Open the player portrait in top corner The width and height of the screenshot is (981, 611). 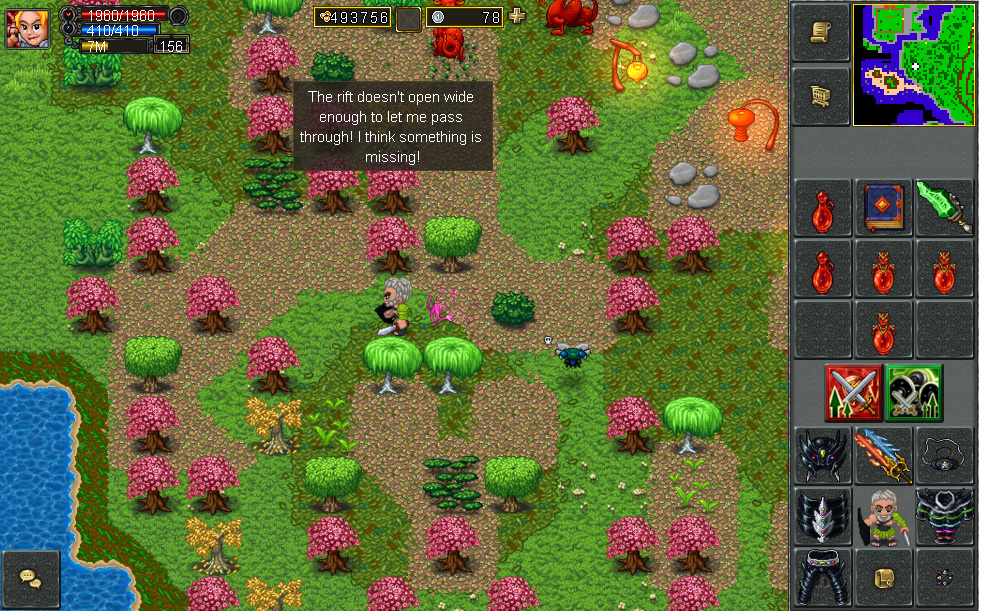click(27, 27)
